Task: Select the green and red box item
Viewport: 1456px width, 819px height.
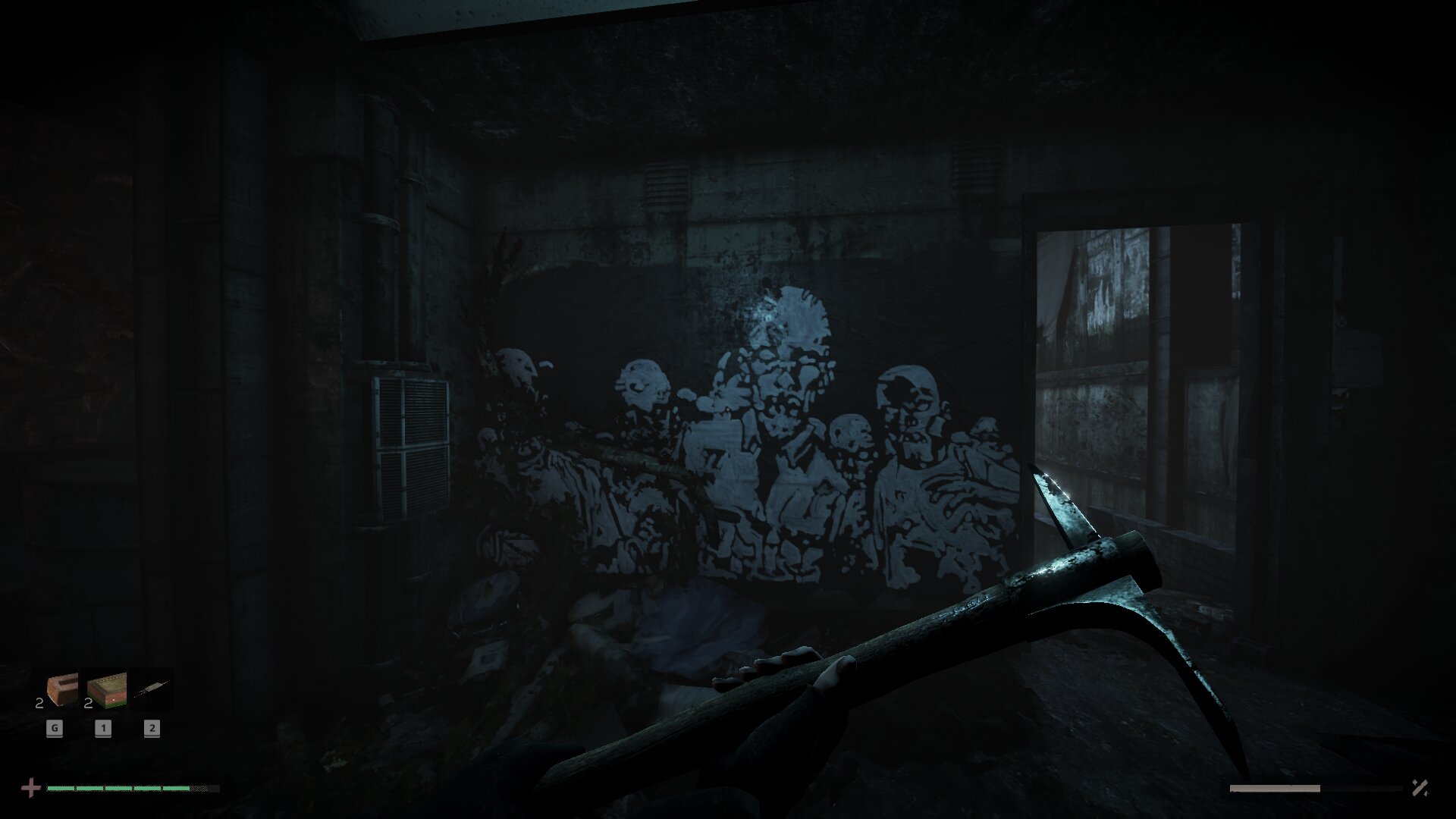Action: coord(106,691)
